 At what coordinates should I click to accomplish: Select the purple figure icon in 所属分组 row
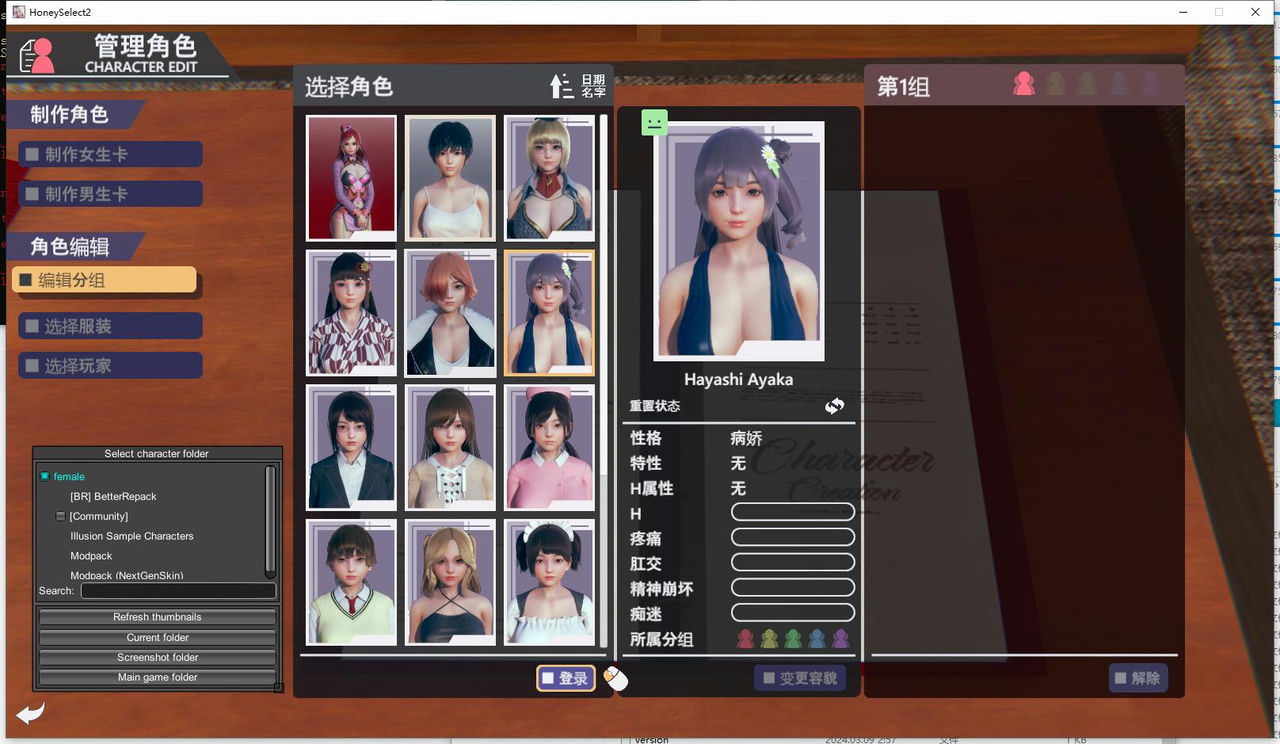(840, 637)
